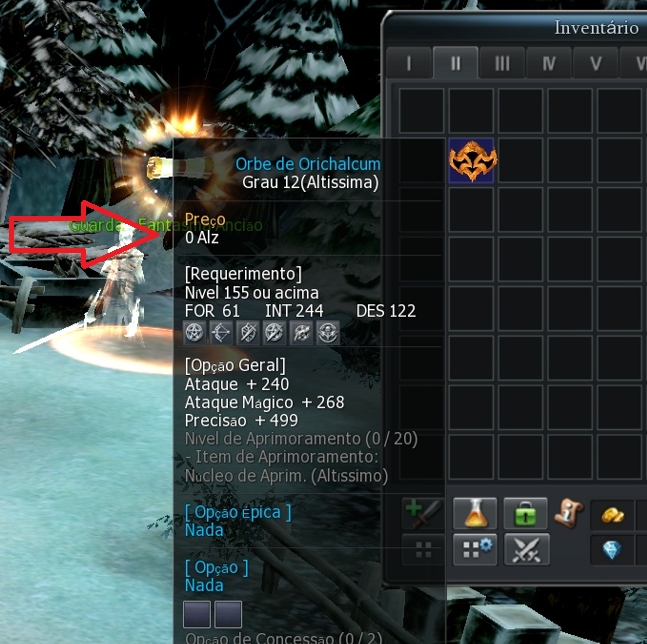The image size is (647, 644).
Task: Select the Orbe de Orichalcum item slot
Action: 472,161
